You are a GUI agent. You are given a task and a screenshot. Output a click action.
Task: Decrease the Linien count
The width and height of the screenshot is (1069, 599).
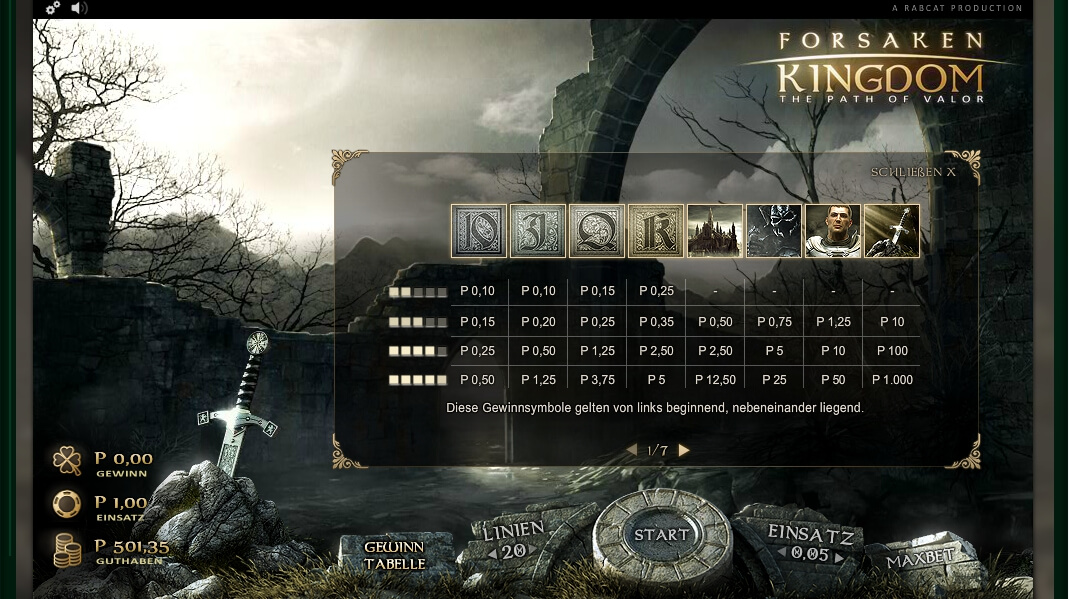pyautogui.click(x=491, y=554)
